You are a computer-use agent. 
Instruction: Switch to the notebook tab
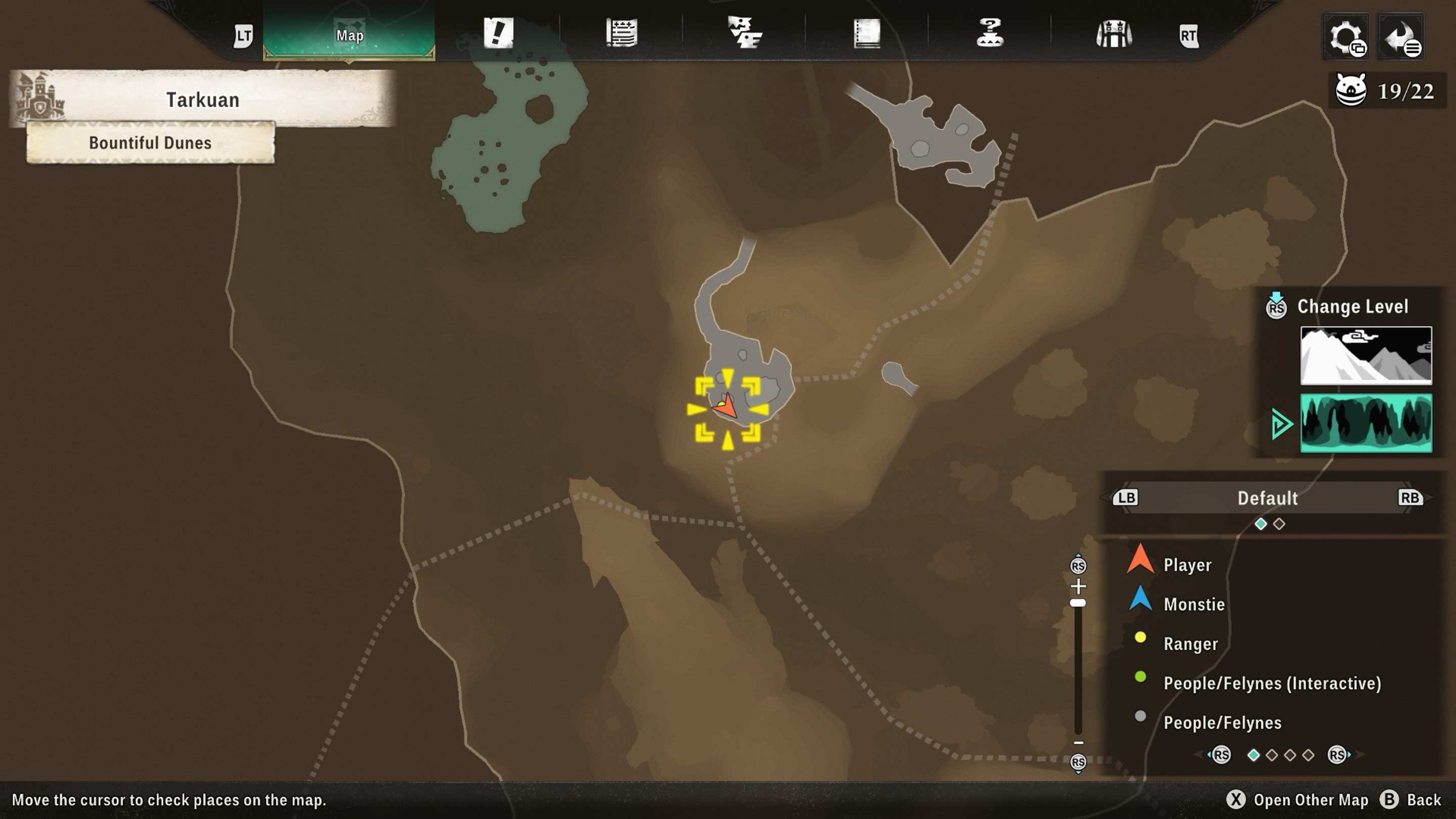tap(867, 33)
